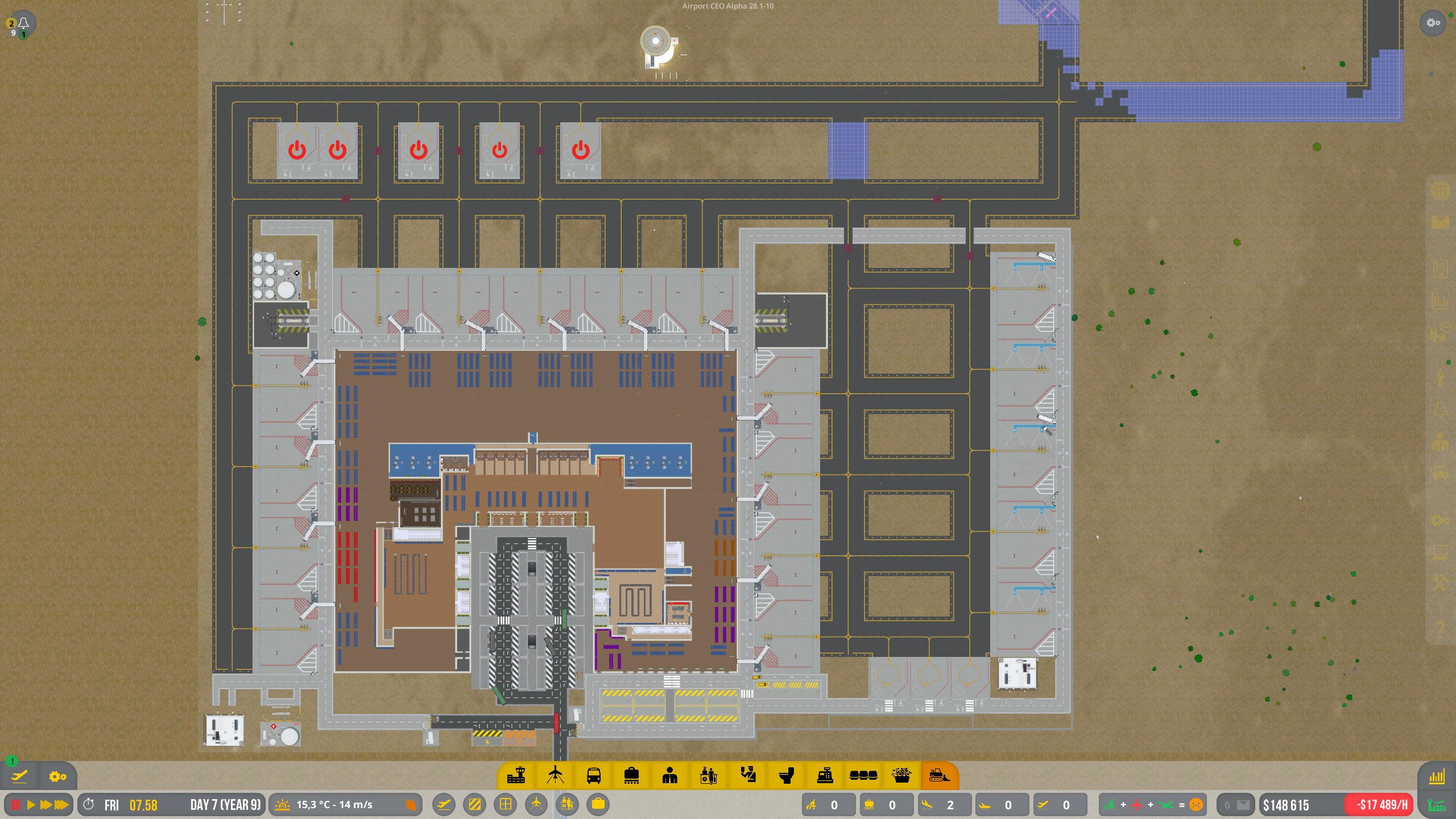Choose the toilet build category
The height and width of the screenshot is (819, 1456).
[x=786, y=776]
